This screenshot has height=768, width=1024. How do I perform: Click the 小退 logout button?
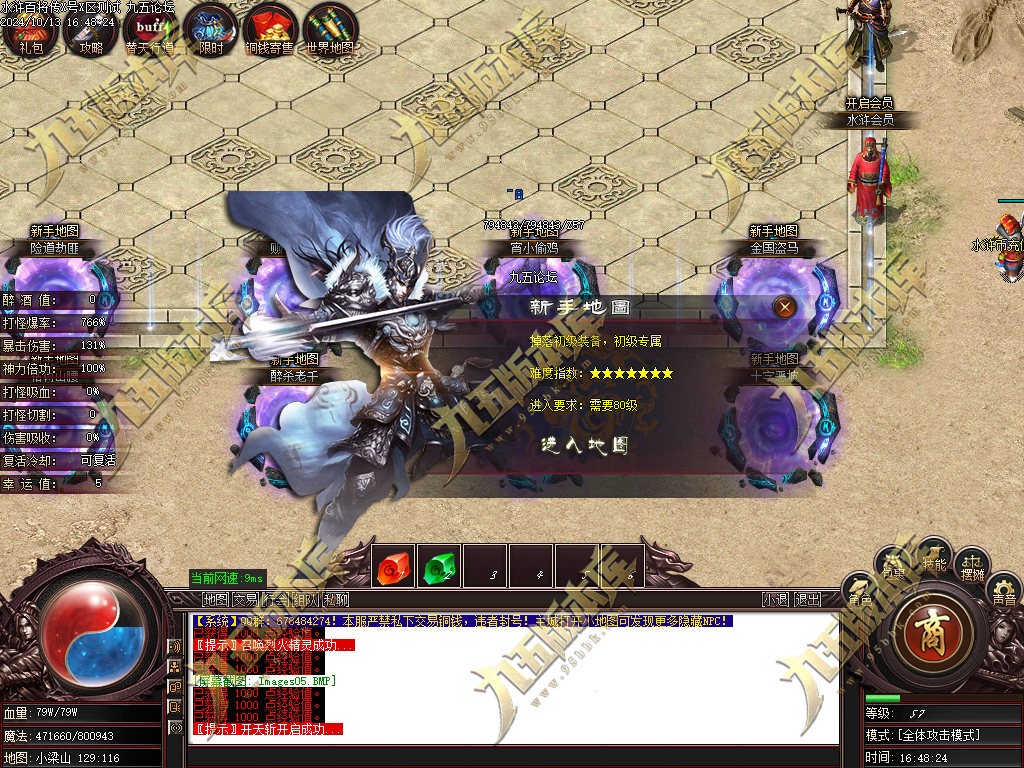(x=776, y=600)
